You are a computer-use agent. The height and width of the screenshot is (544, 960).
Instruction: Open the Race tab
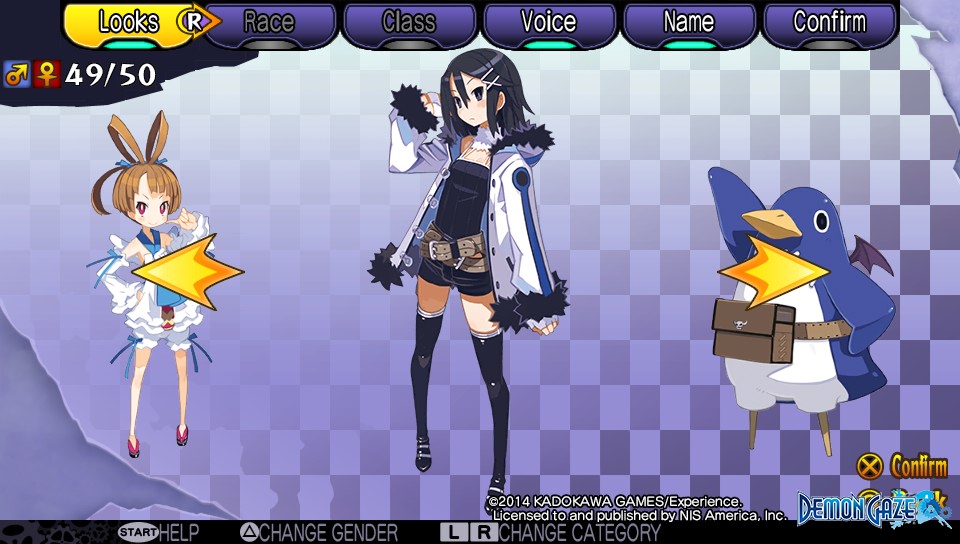[x=268, y=23]
